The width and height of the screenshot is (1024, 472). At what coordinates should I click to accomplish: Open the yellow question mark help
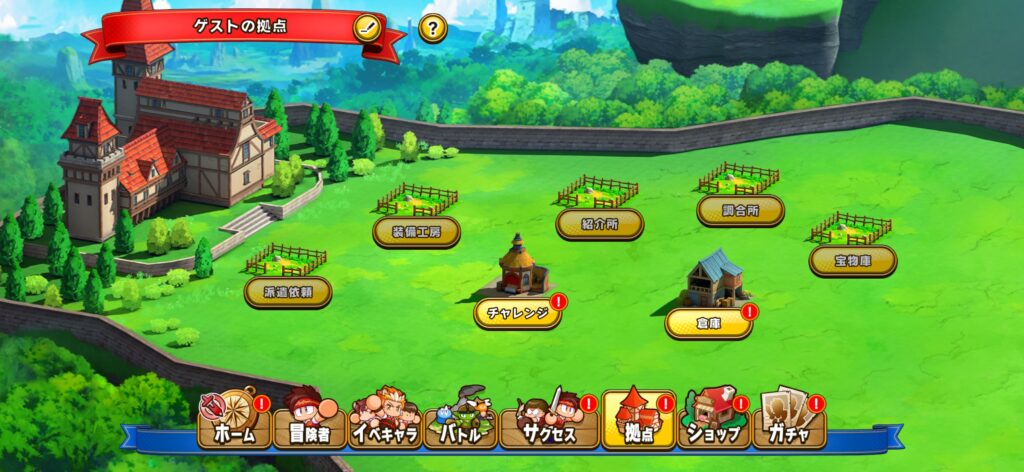[x=432, y=28]
